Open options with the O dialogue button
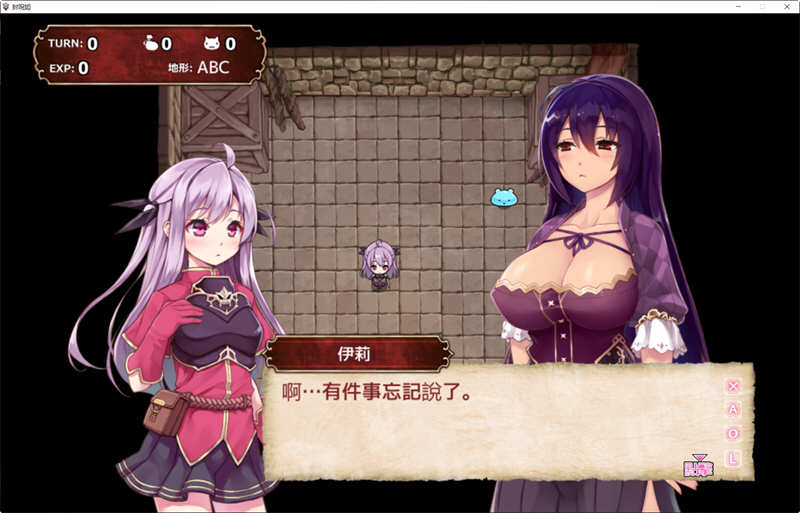The height and width of the screenshot is (513, 800). coord(733,433)
